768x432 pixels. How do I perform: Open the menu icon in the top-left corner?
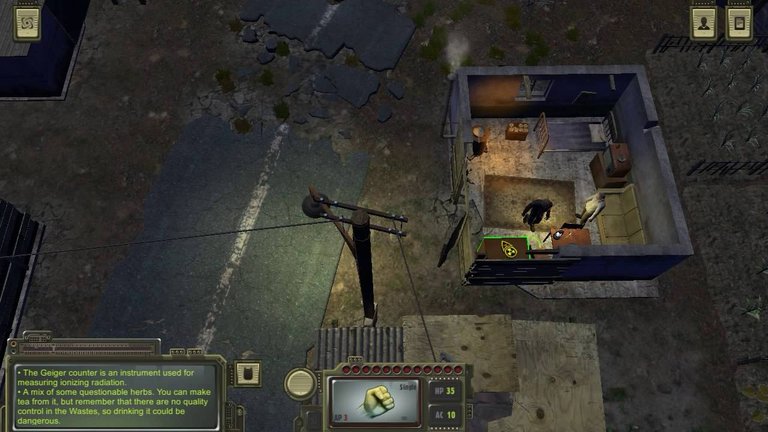click(x=27, y=22)
